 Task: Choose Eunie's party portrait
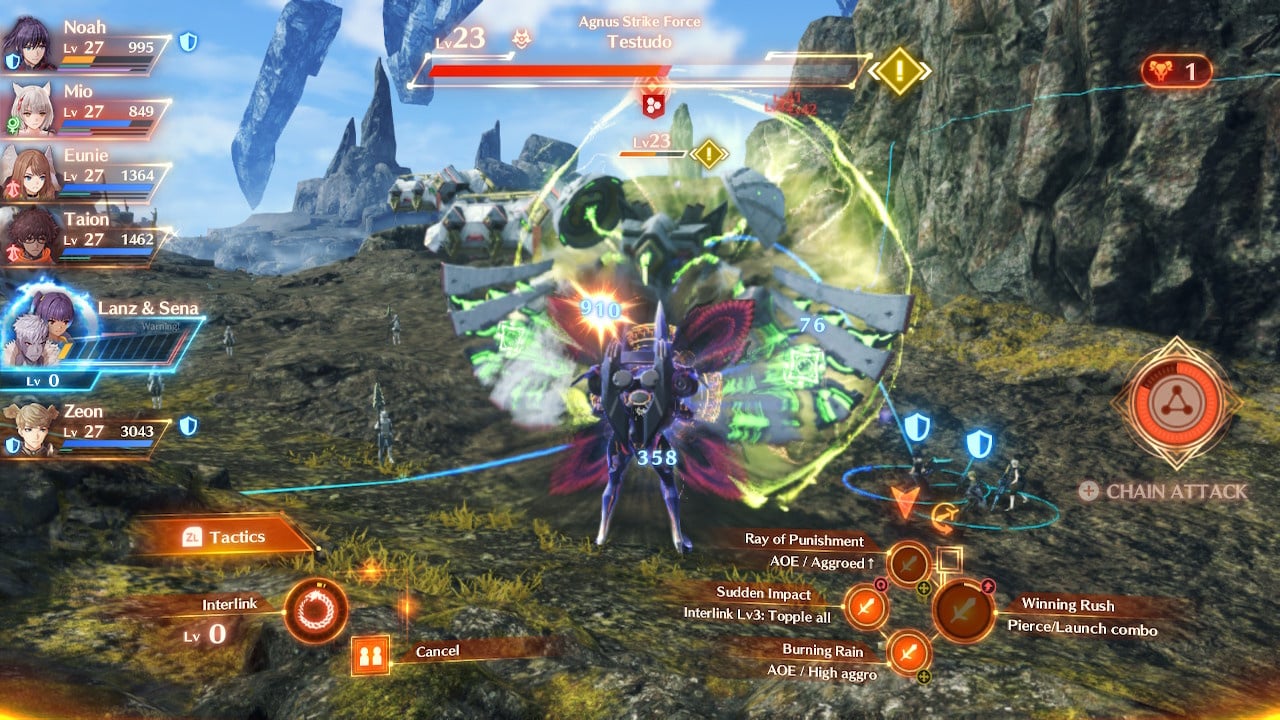pos(30,173)
